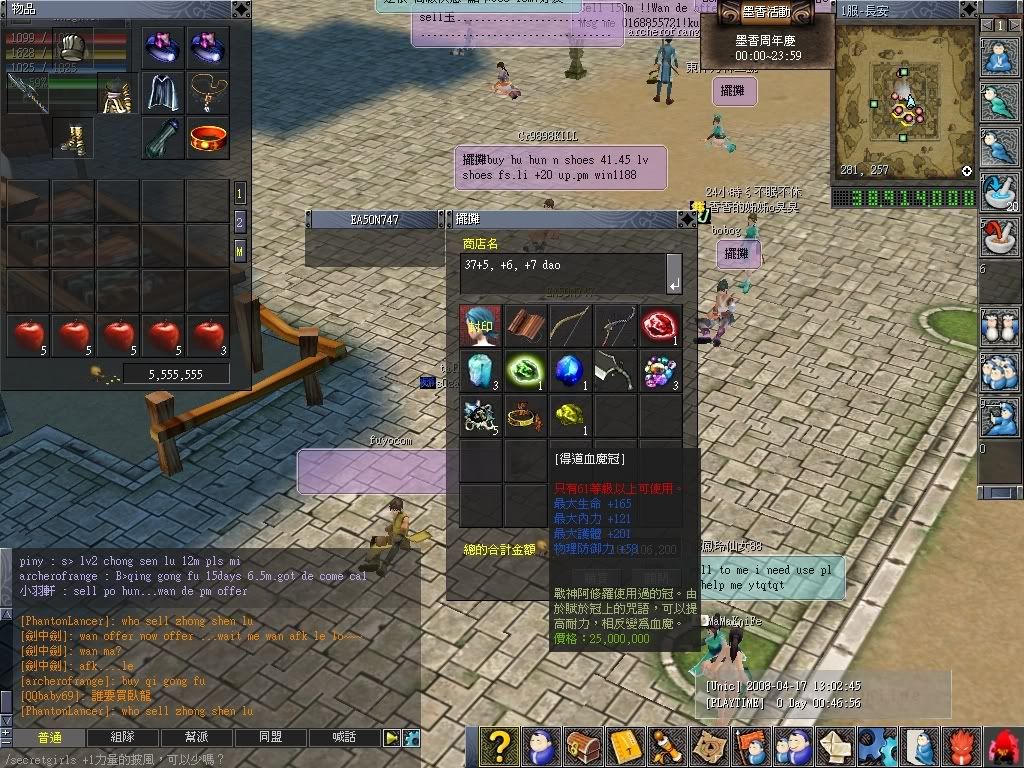1024x768 pixels.
Task: Switch to inventory page 2
Action: click(x=240, y=221)
